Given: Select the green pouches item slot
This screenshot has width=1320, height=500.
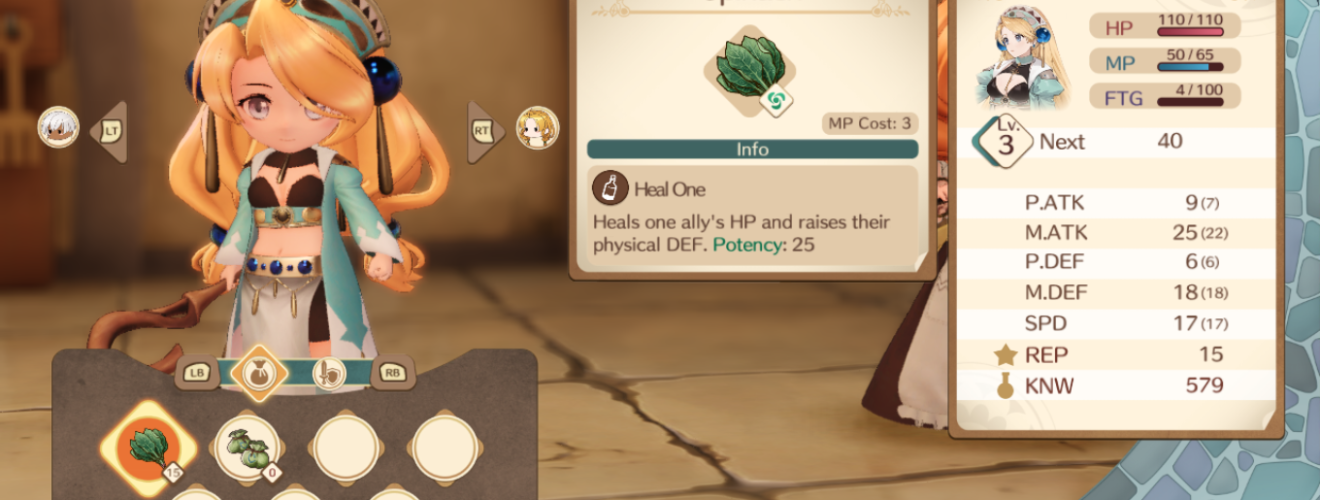Looking at the screenshot, I should 247,448.
